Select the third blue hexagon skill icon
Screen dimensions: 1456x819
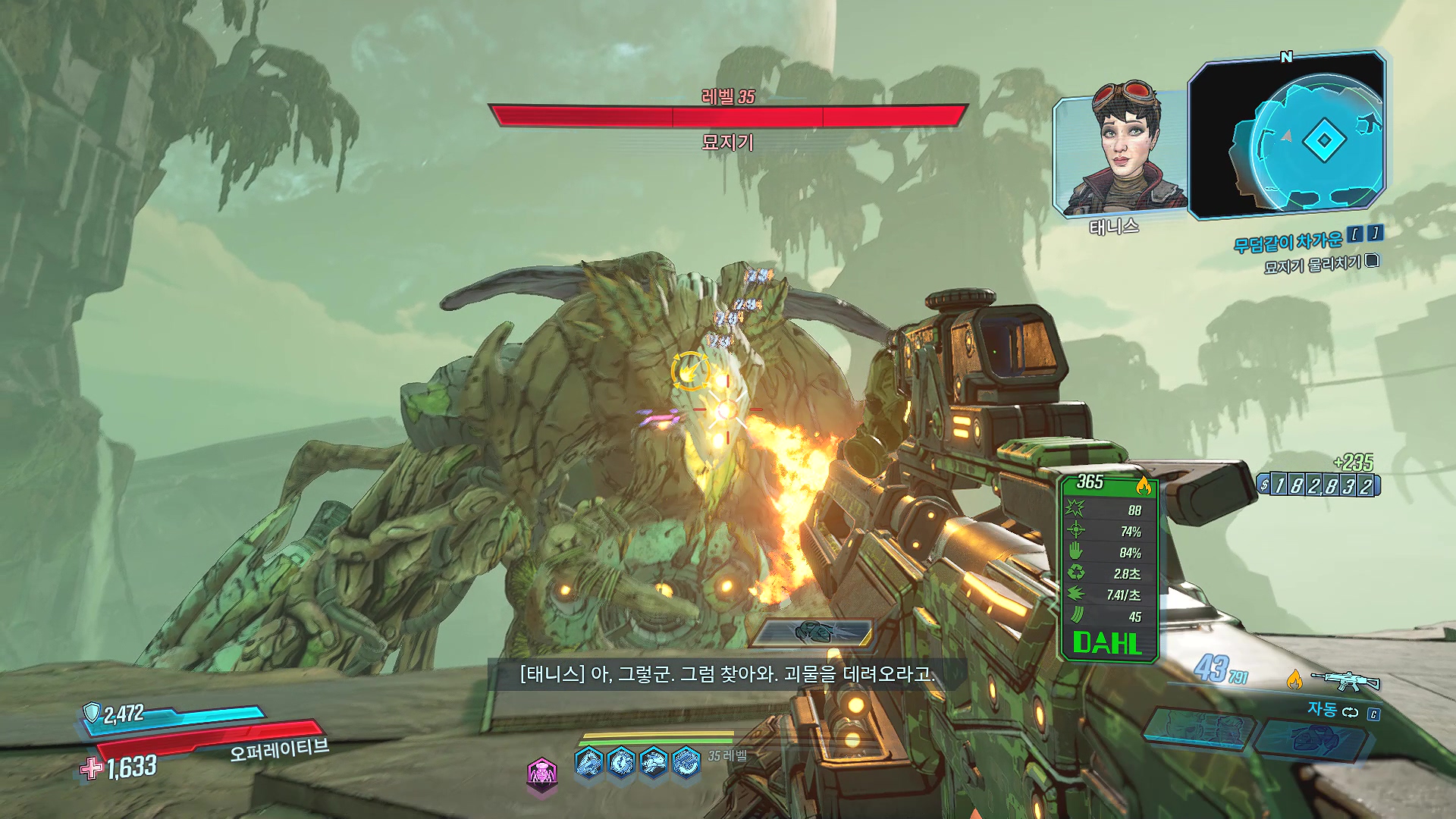tap(653, 761)
